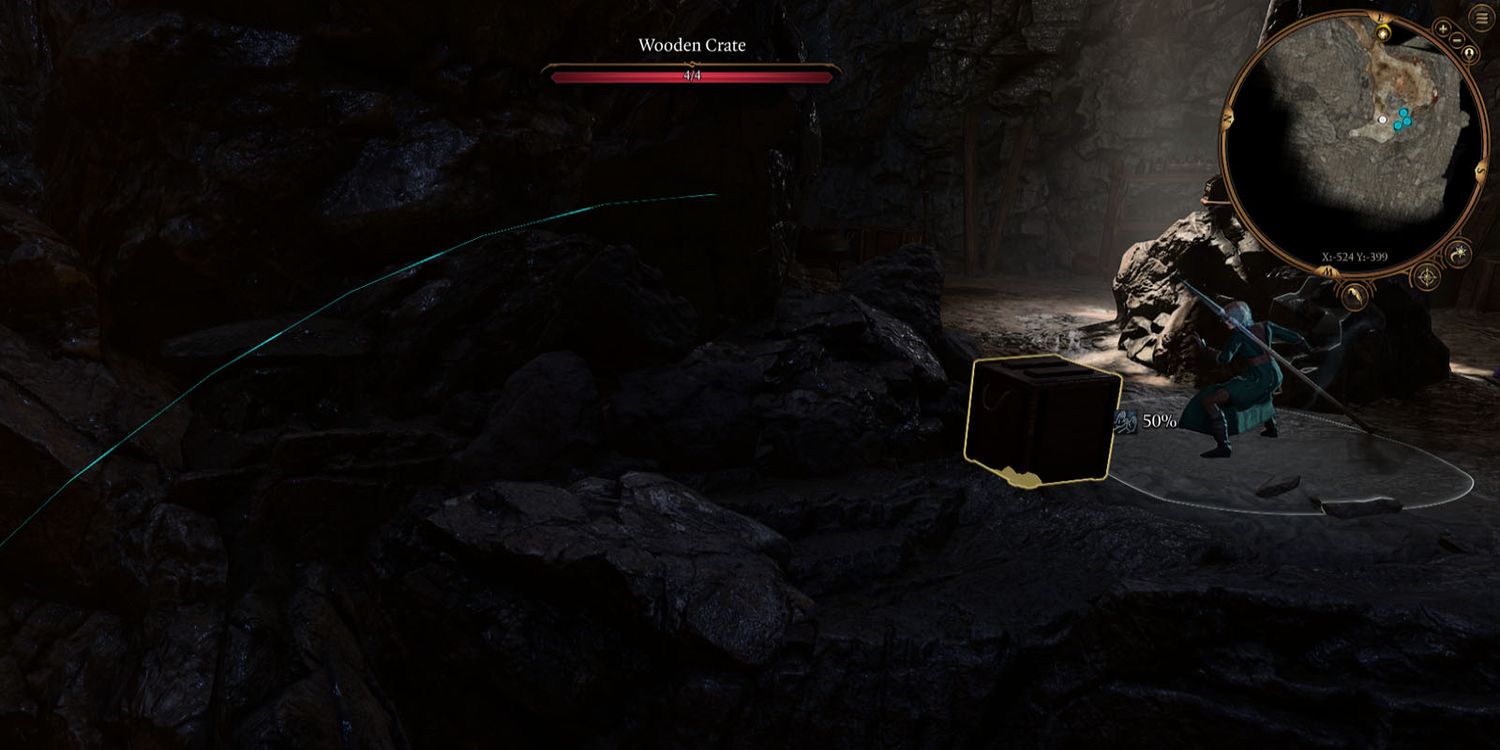Image resolution: width=1500 pixels, height=750 pixels.
Task: Open the map with the compass-star button
Action: [x=1425, y=277]
